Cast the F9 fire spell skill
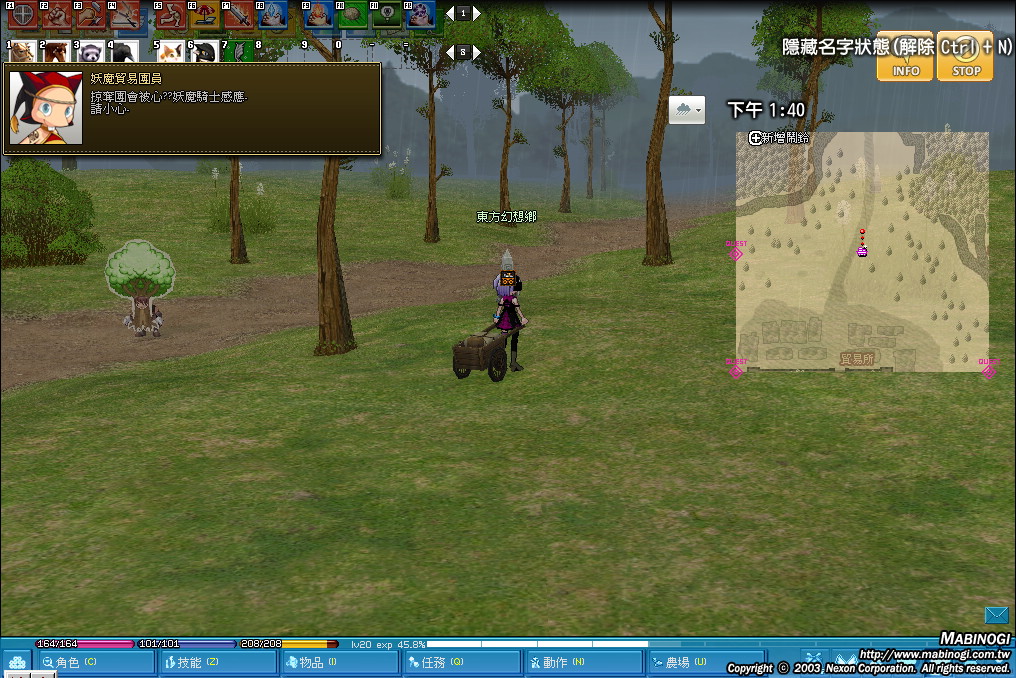The width and height of the screenshot is (1016, 678). [x=320, y=14]
